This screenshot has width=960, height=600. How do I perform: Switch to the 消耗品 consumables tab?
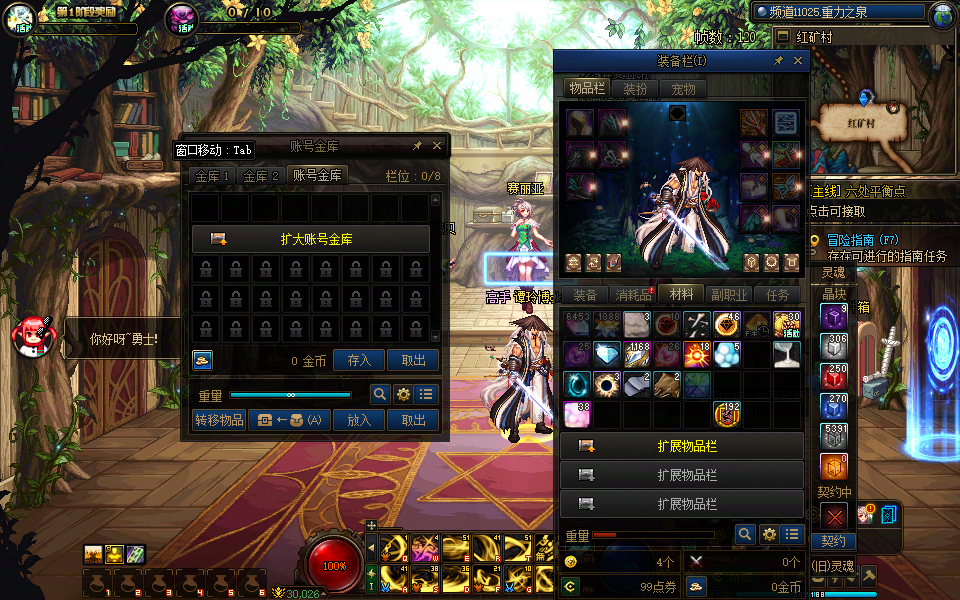pos(632,295)
